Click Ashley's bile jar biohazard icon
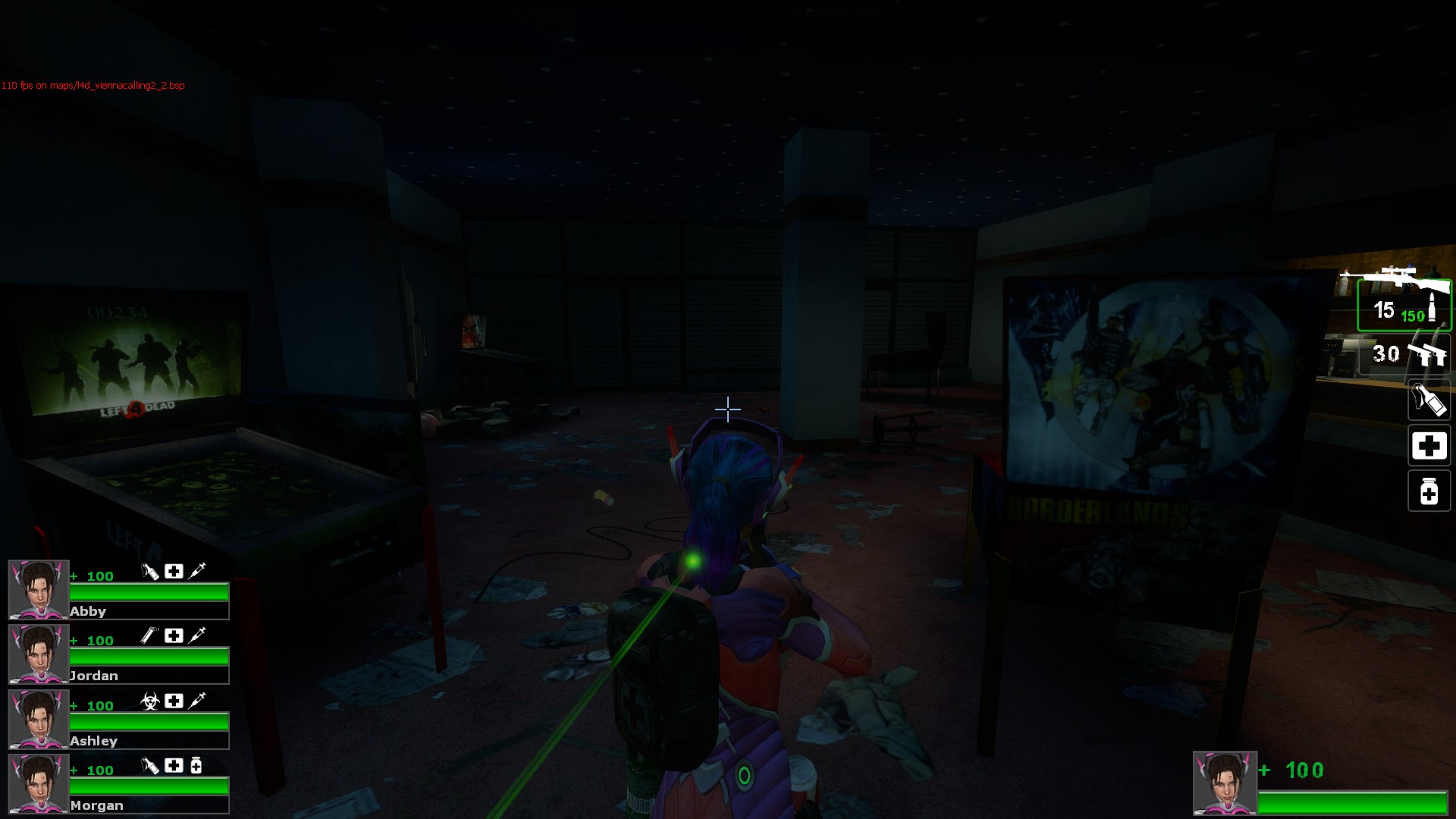 tap(150, 701)
